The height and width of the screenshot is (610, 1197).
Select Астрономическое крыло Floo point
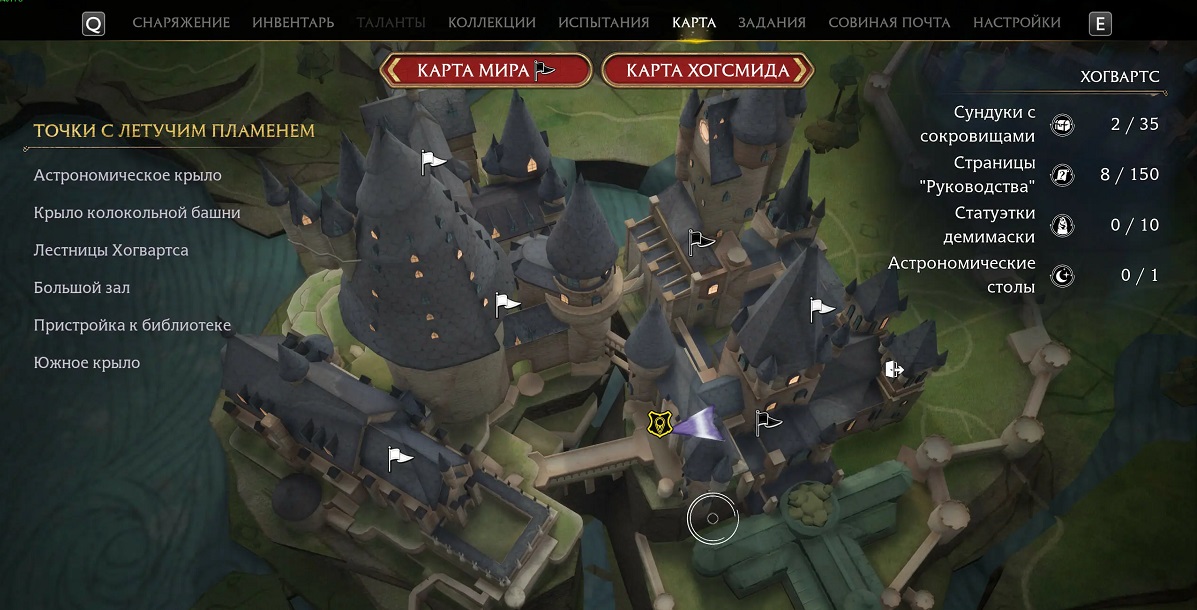127,175
